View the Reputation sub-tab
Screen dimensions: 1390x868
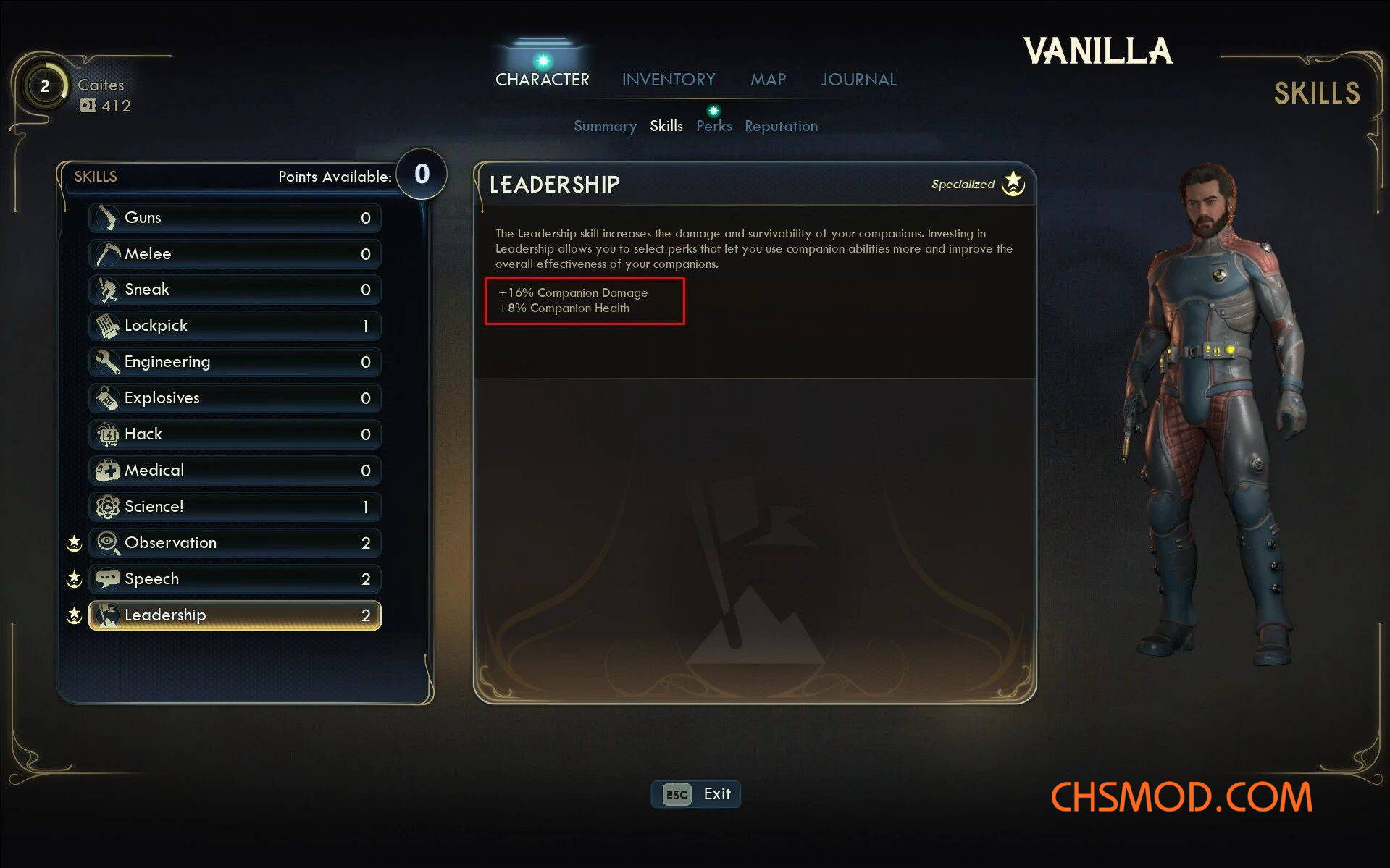coord(781,126)
